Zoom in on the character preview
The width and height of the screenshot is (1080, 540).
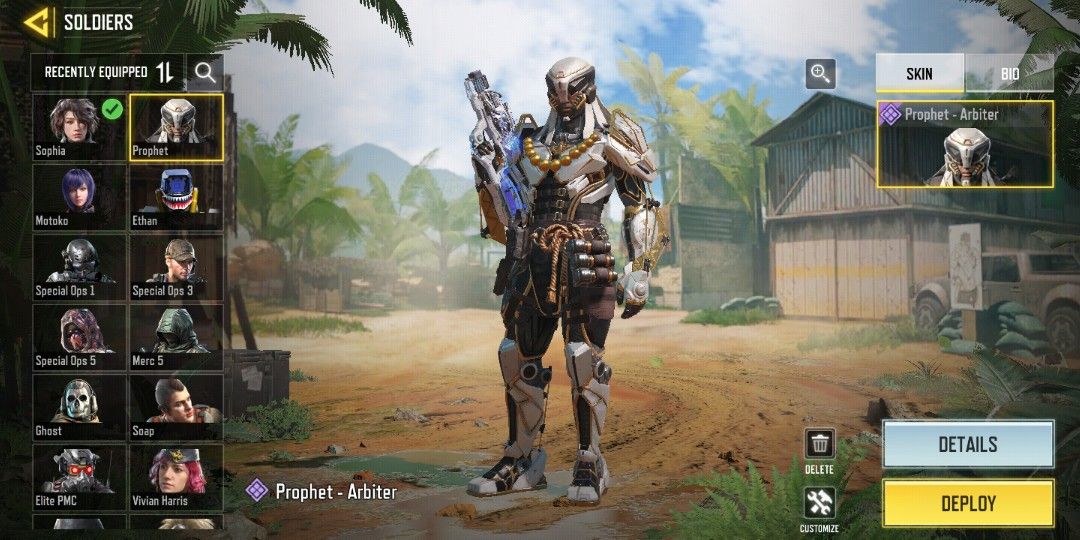tap(820, 73)
